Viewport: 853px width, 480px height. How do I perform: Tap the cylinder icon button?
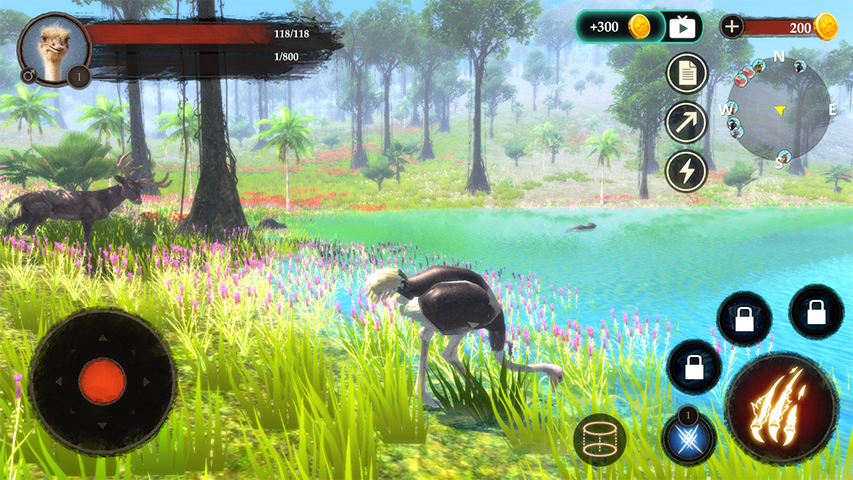click(x=600, y=438)
